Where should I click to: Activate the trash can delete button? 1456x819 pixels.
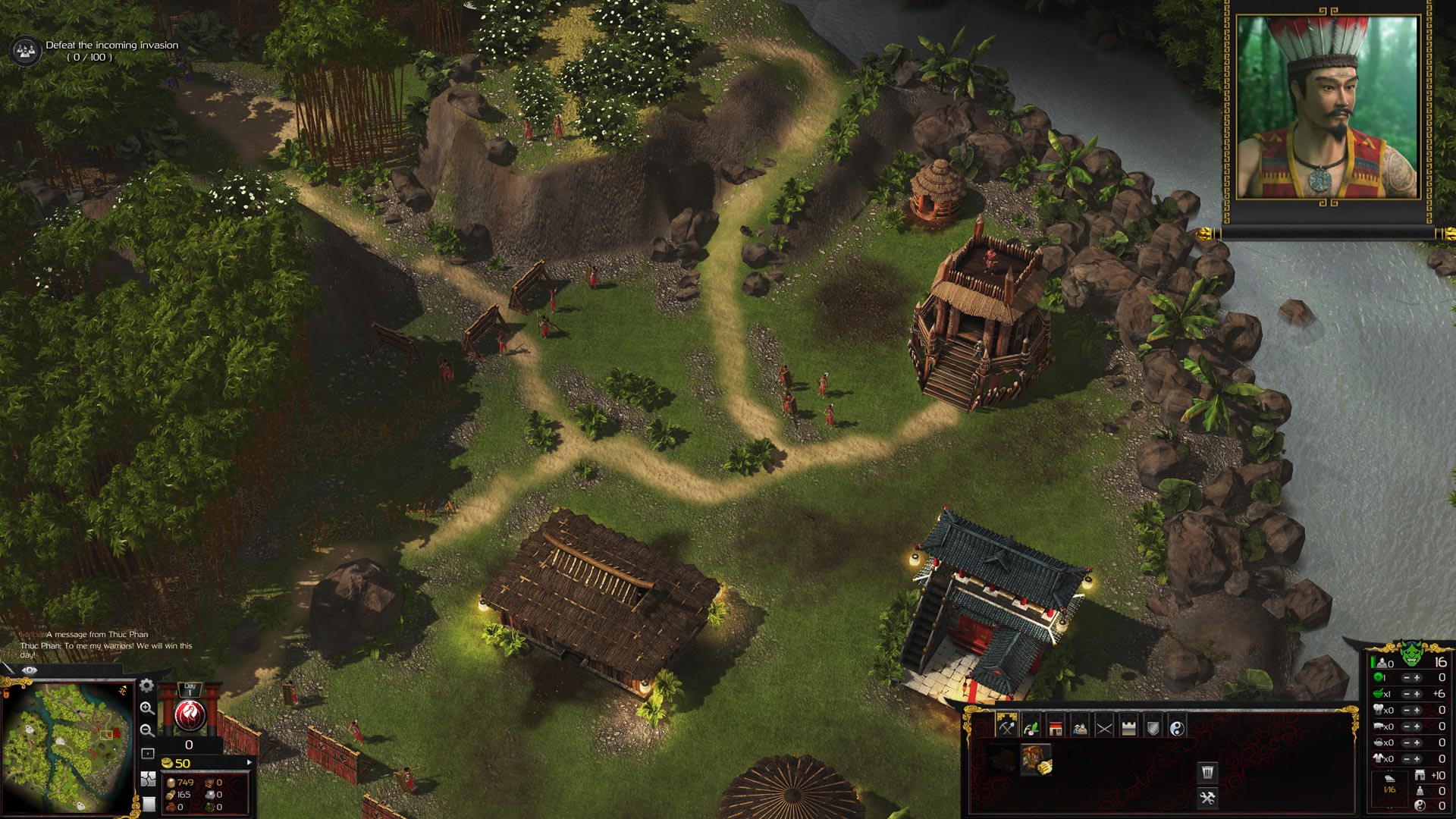[1207, 773]
